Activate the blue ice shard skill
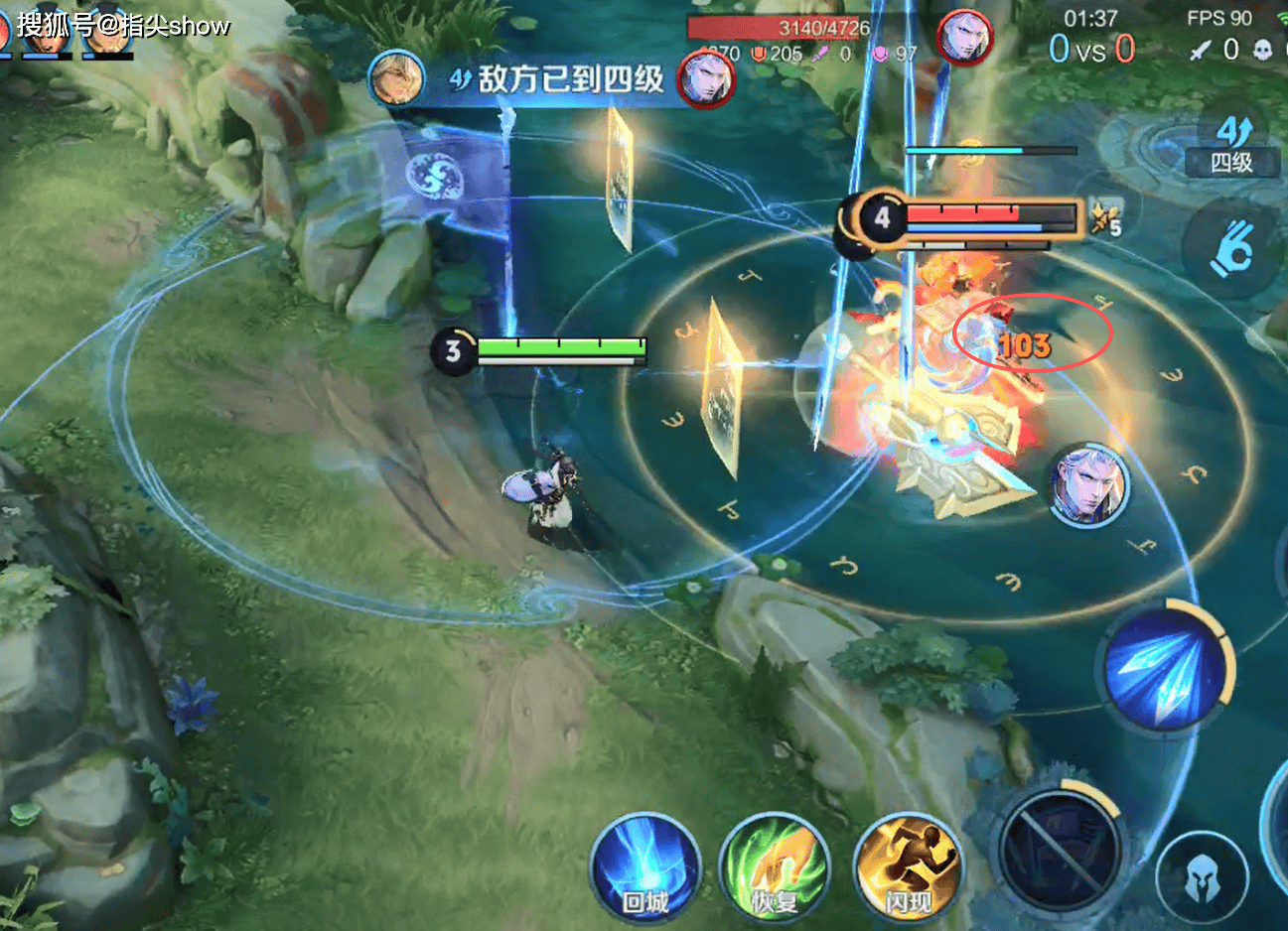Viewport: 1288px width, 931px height. point(1164,668)
